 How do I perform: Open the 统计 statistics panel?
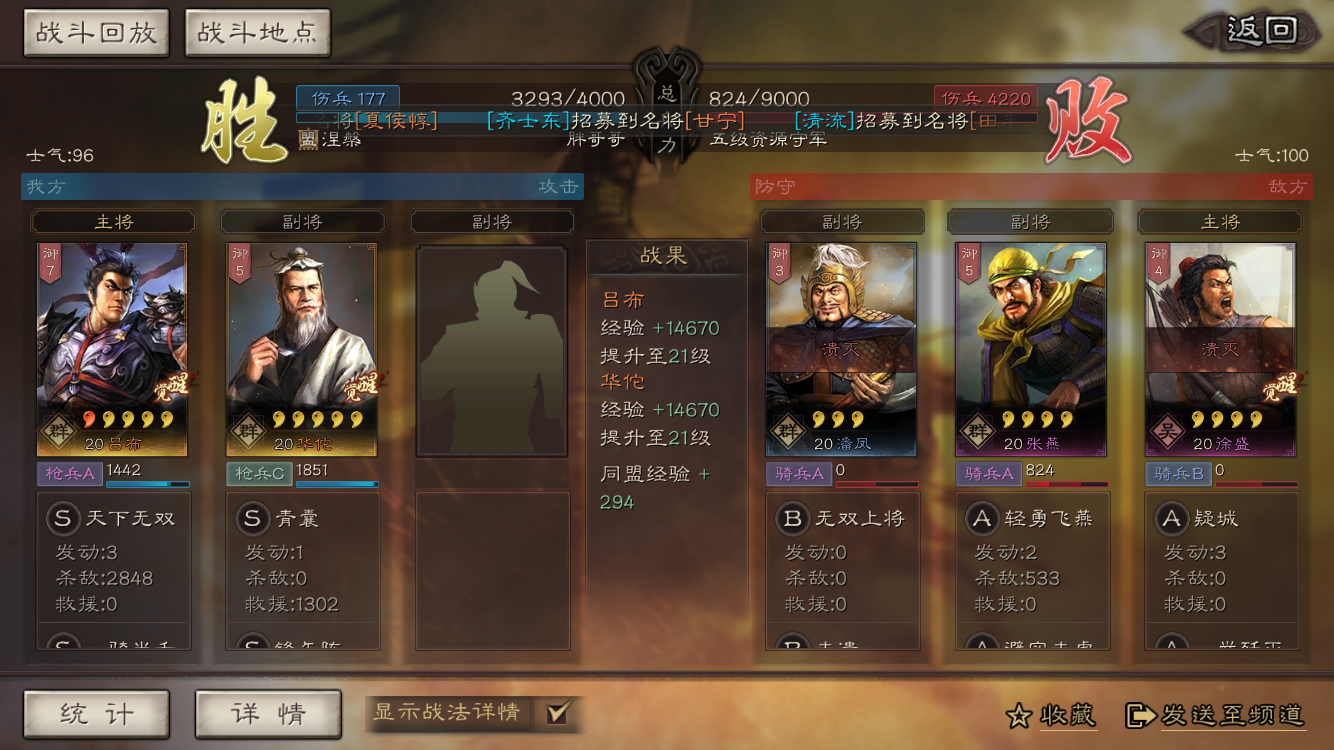point(96,714)
